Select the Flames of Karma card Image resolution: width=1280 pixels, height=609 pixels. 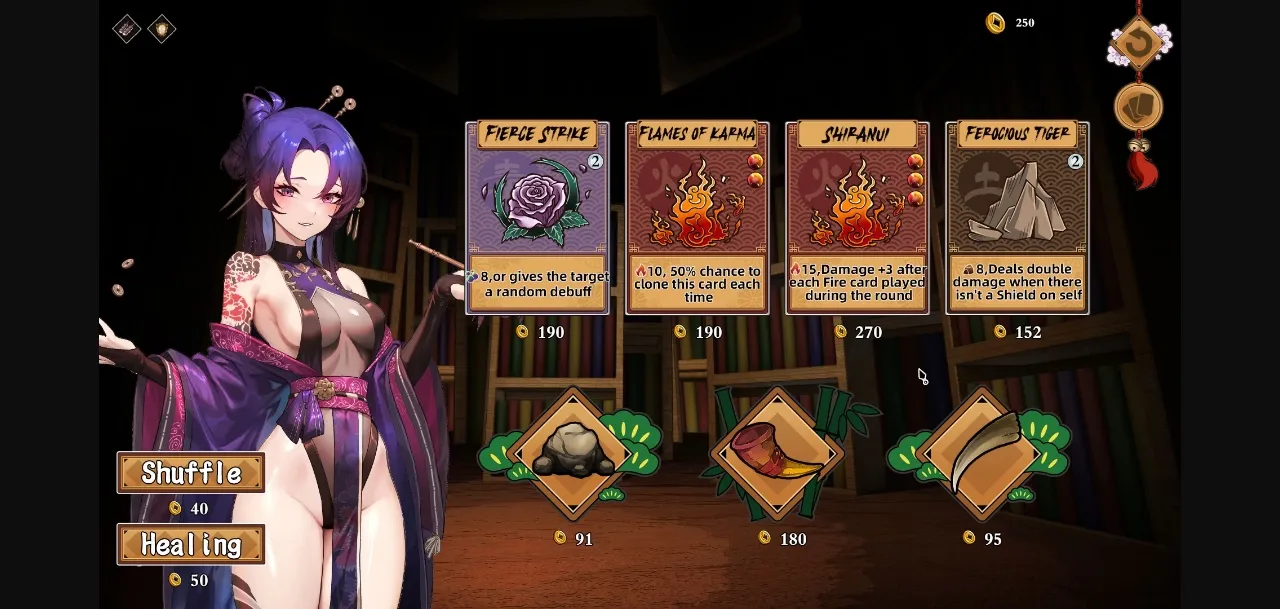(x=697, y=218)
